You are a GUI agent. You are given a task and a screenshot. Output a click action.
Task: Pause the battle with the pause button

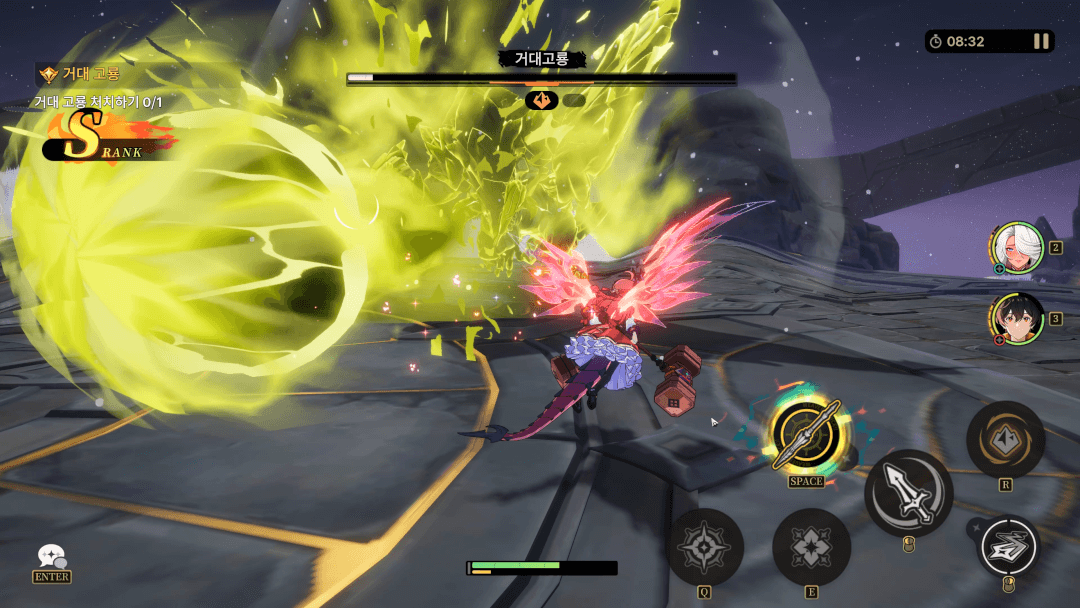(1041, 41)
